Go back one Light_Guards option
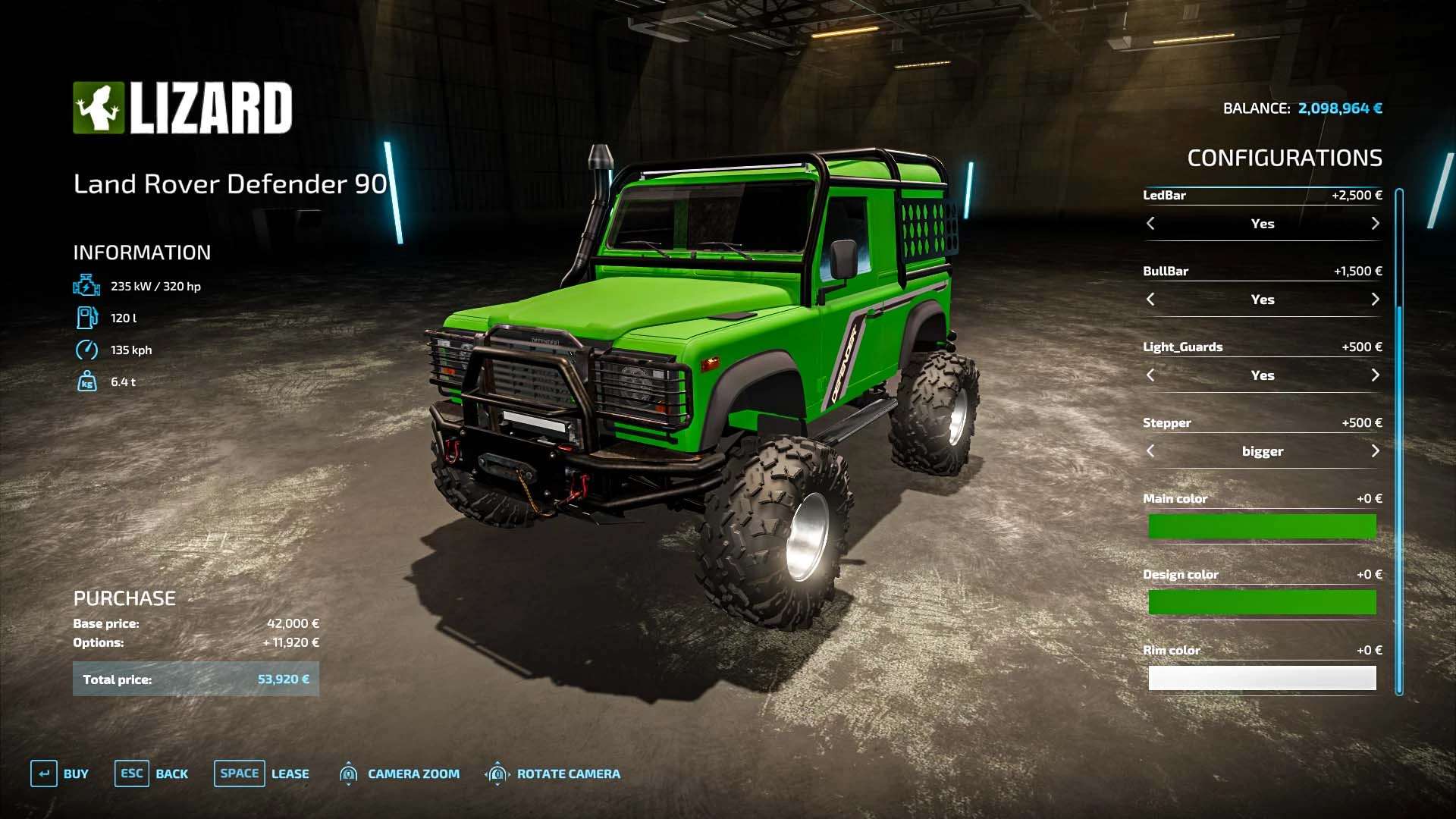 [x=1150, y=375]
